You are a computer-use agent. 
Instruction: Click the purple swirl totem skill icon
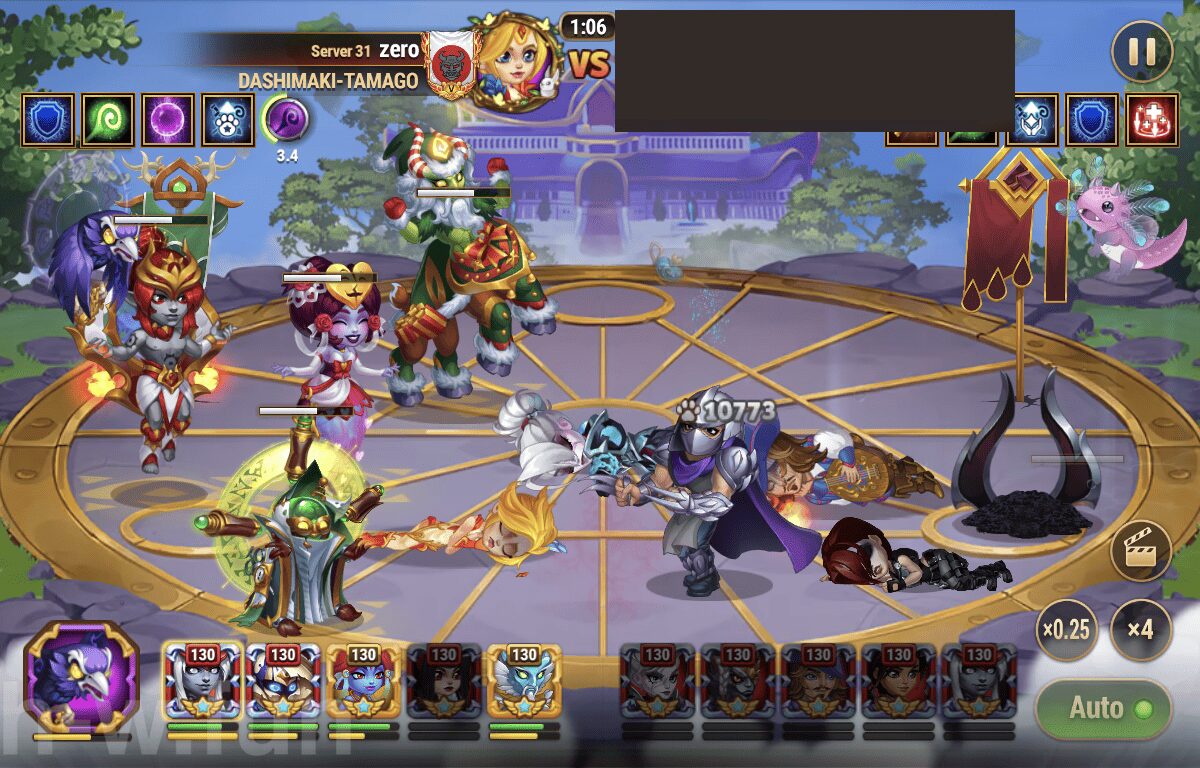click(285, 120)
